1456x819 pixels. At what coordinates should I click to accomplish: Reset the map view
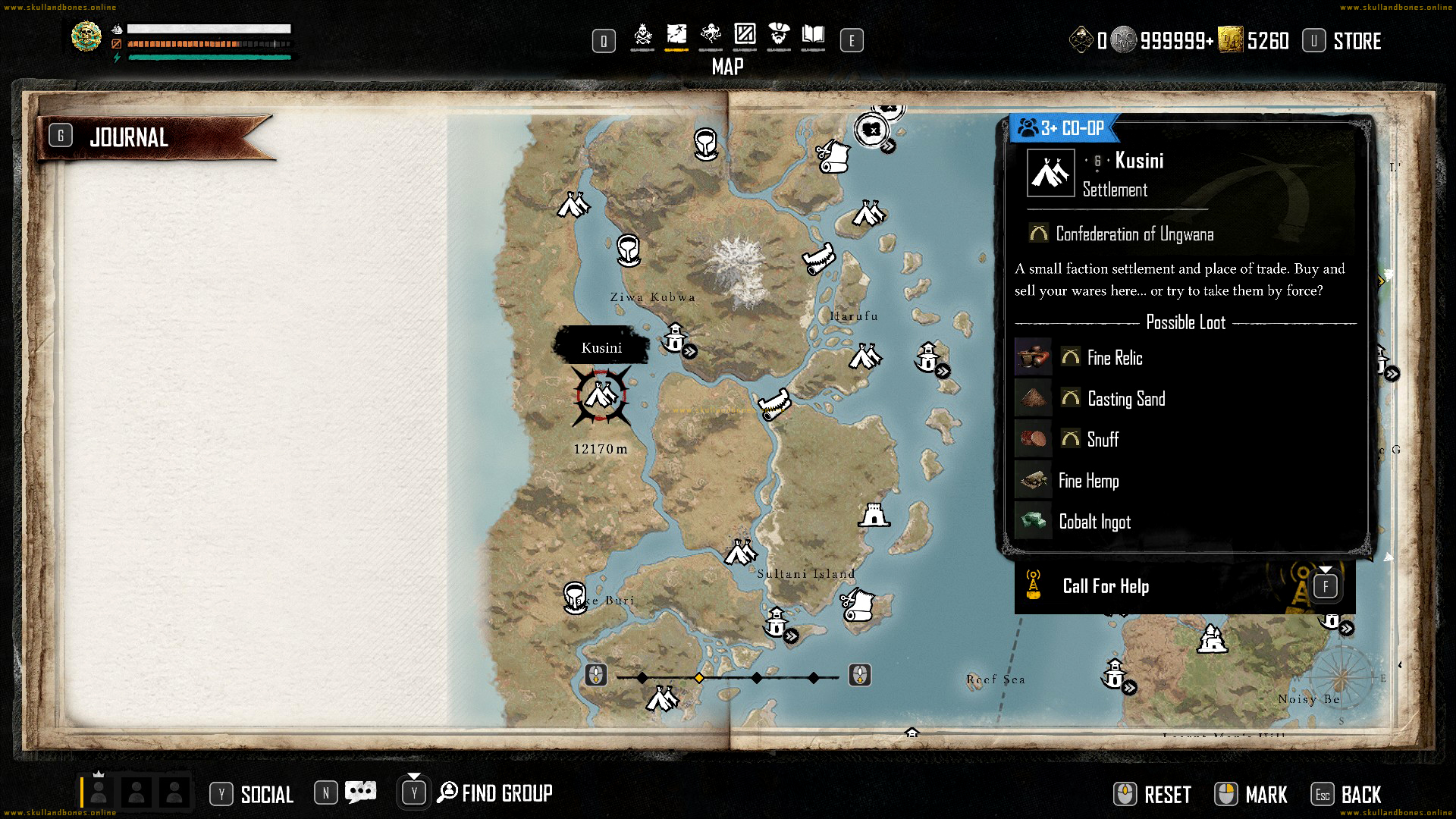click(1167, 795)
